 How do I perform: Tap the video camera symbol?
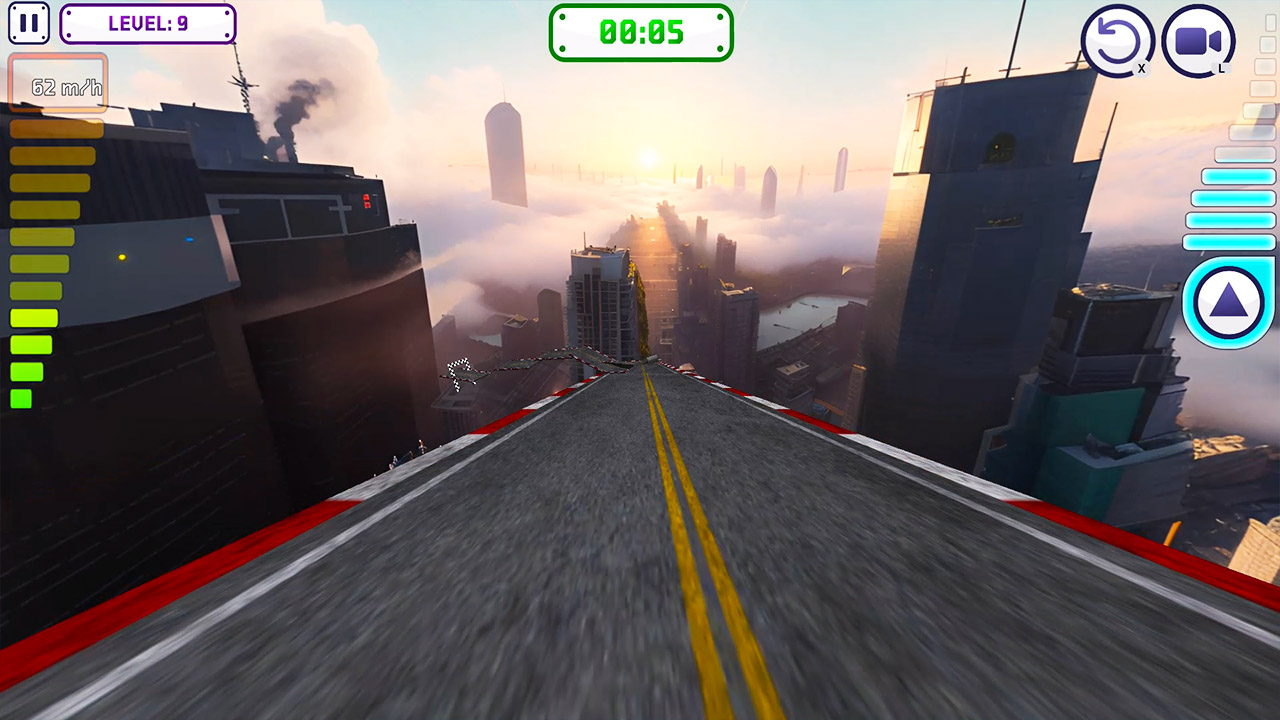pyautogui.click(x=1198, y=38)
